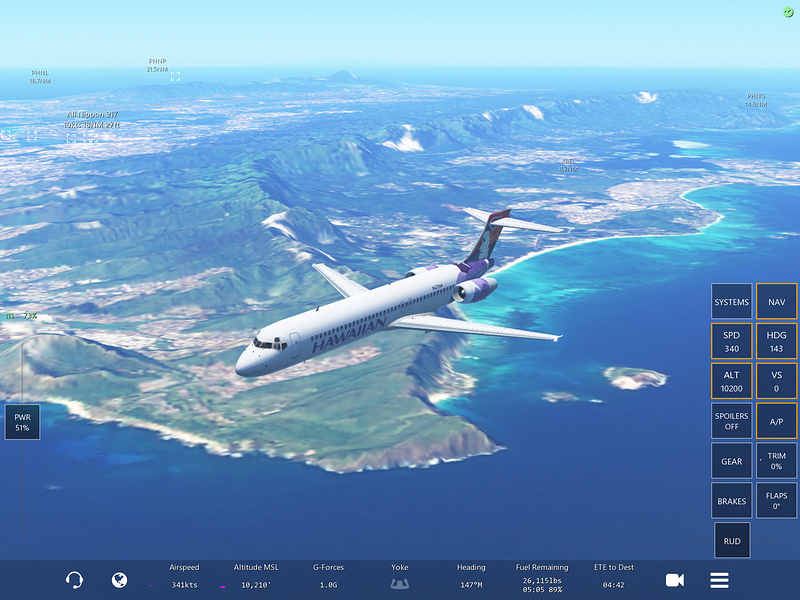Screen dimensions: 800x600
Task: Open ATC communications via headset icon
Action: tap(74, 580)
